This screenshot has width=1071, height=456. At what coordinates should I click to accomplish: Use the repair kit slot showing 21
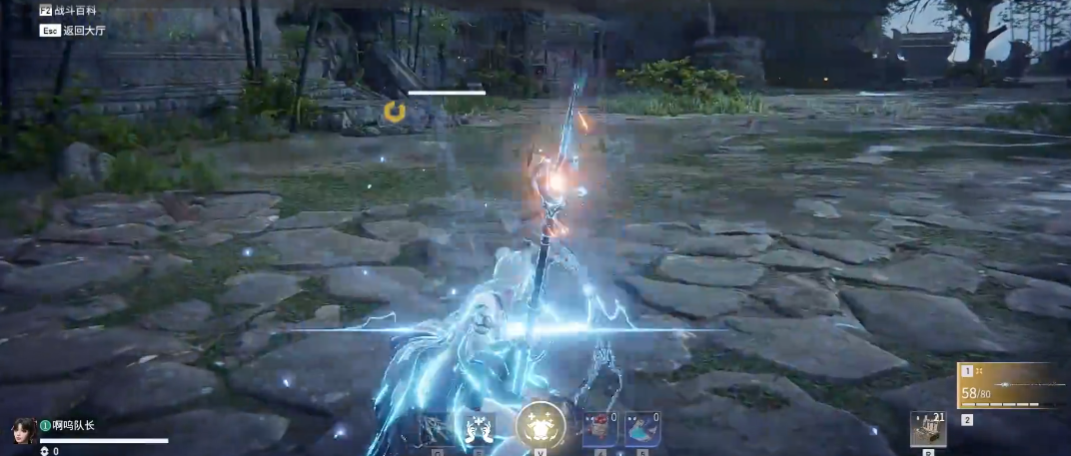[x=928, y=430]
